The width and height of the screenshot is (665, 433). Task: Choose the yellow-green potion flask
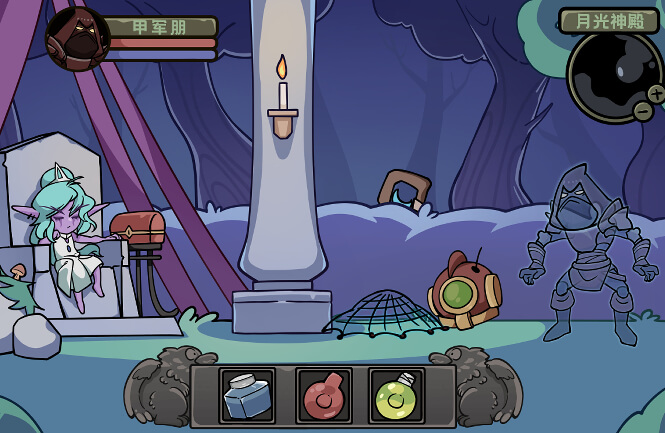[x=396, y=396]
